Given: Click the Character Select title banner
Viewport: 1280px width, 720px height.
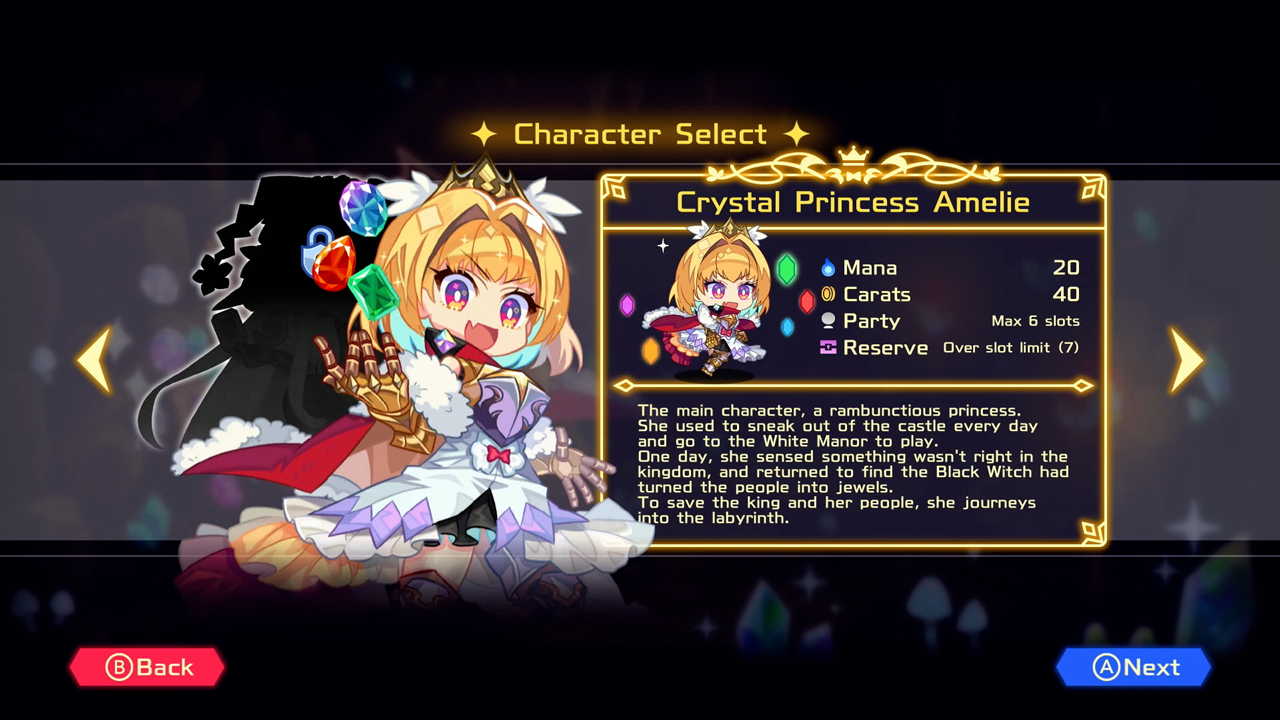Looking at the screenshot, I should (x=640, y=133).
